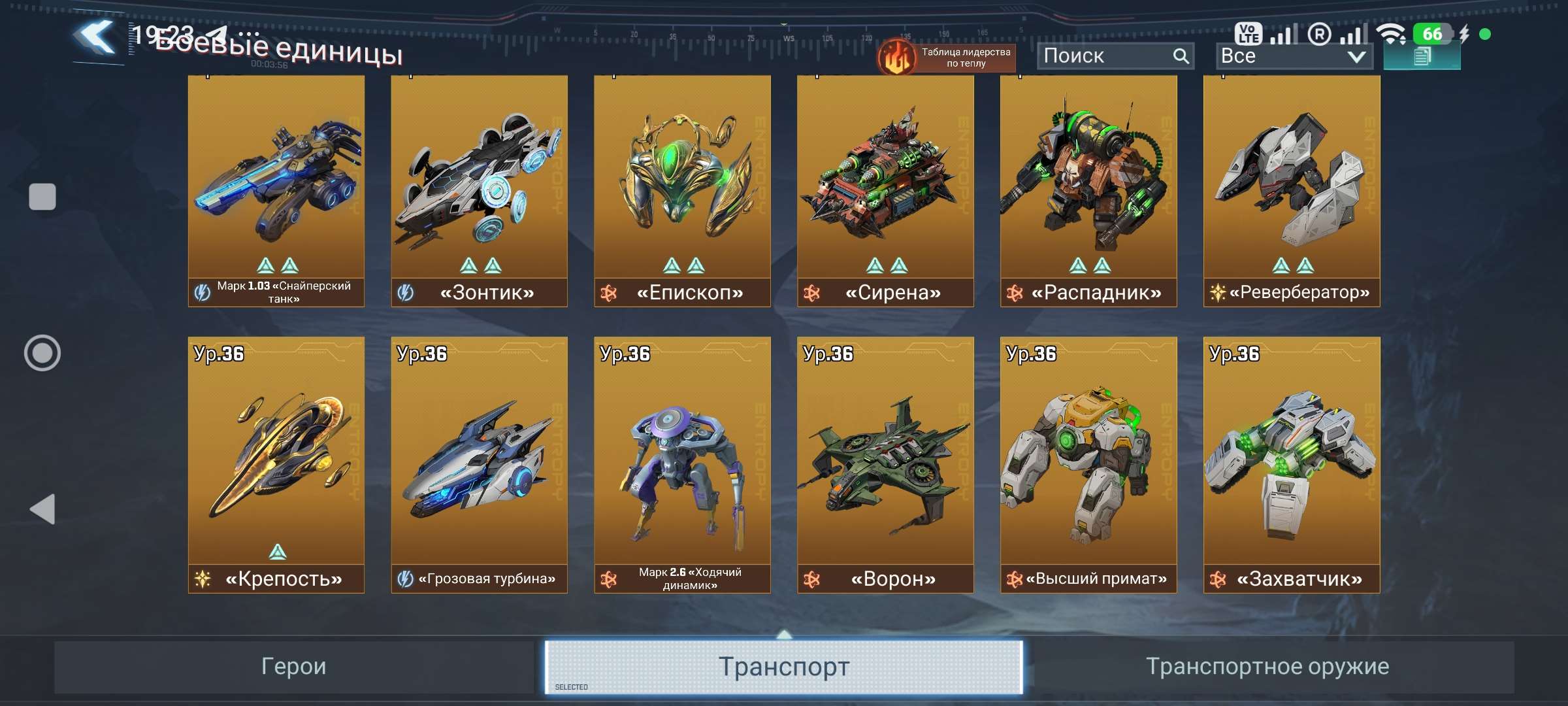The height and width of the screenshot is (706, 1568).
Task: Tap the 00:03:56 recording timer progress indicator
Action: 268,64
